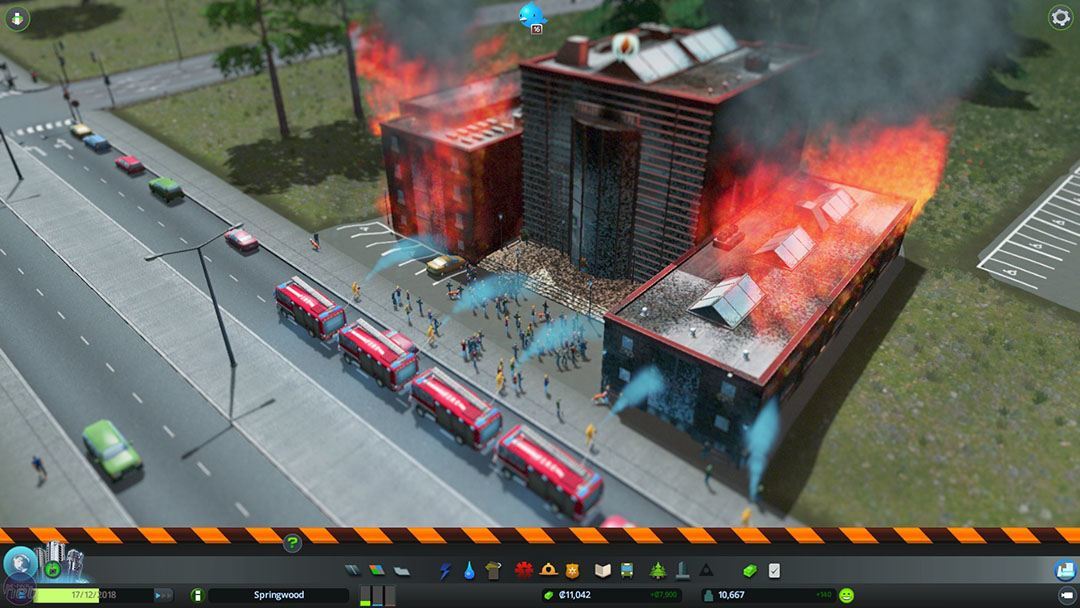Open the Public Transport bus menu

pos(627,570)
